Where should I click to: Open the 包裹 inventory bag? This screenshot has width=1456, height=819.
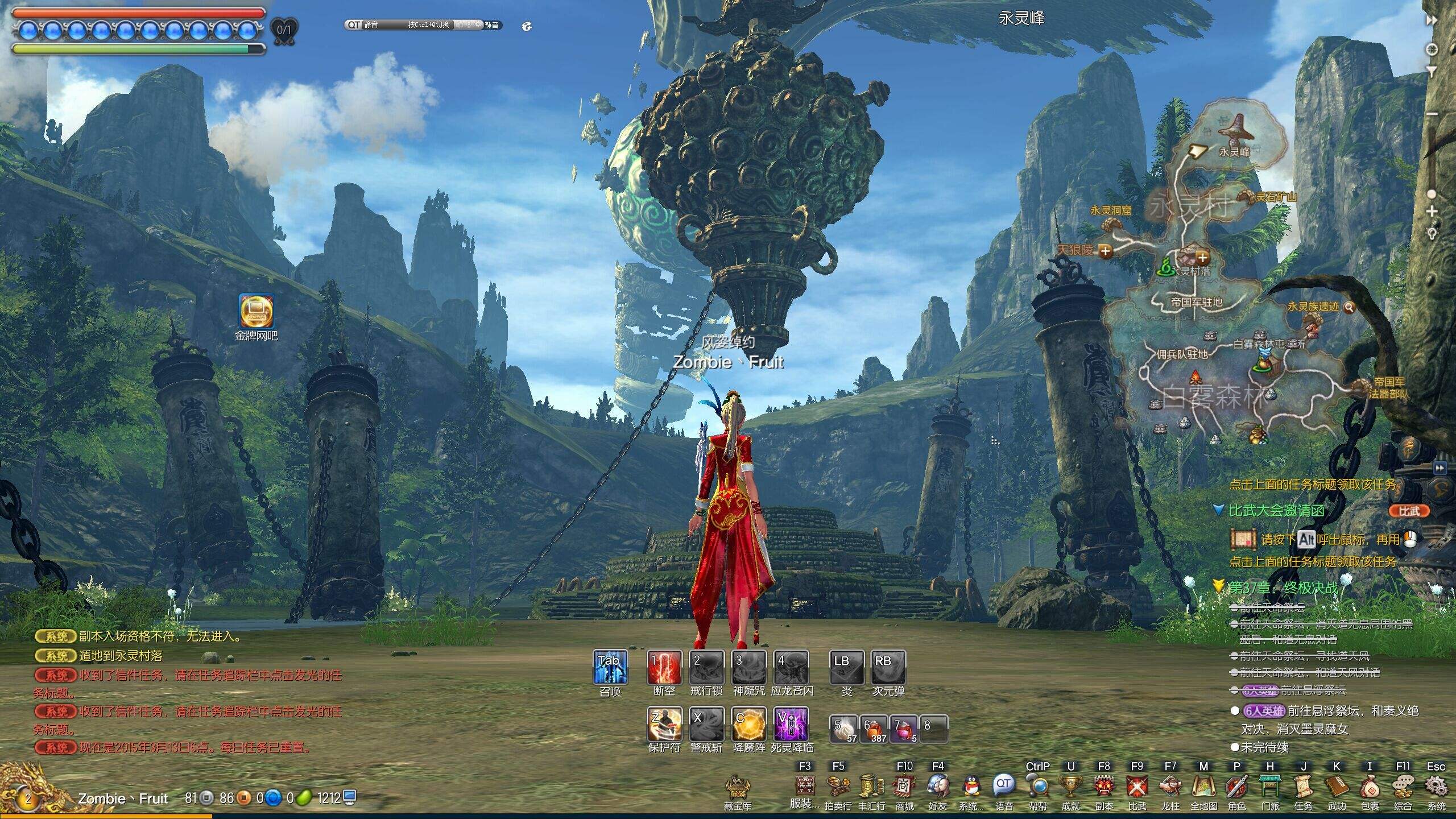(1370, 788)
